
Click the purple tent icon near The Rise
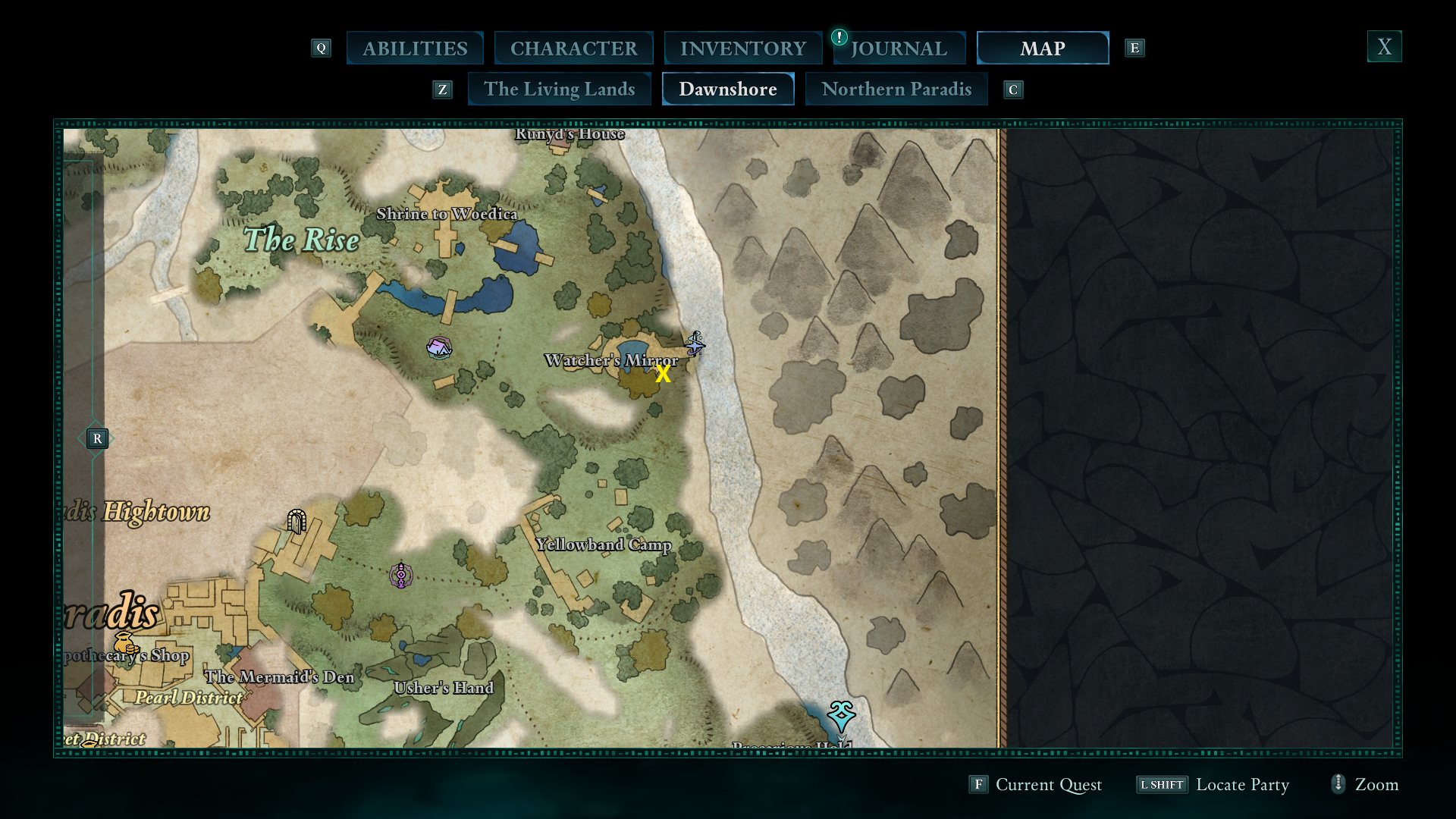coord(438,348)
